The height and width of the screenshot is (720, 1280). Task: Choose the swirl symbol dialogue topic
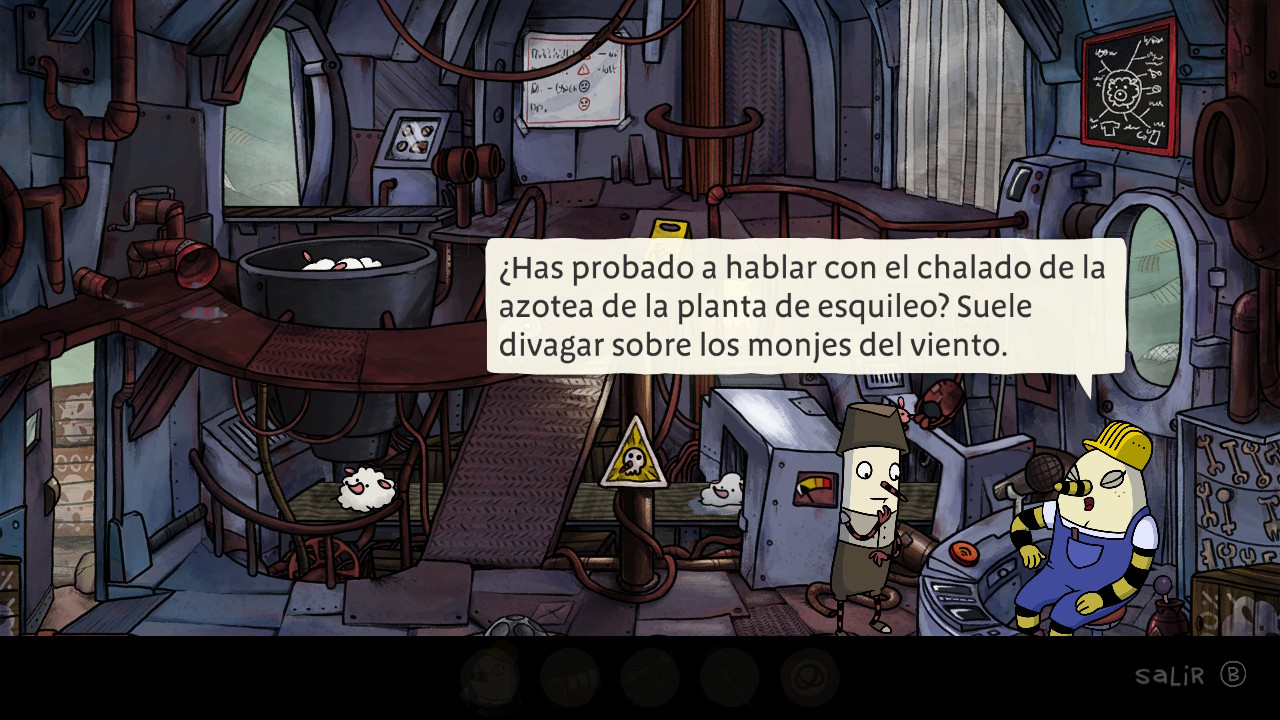point(809,678)
